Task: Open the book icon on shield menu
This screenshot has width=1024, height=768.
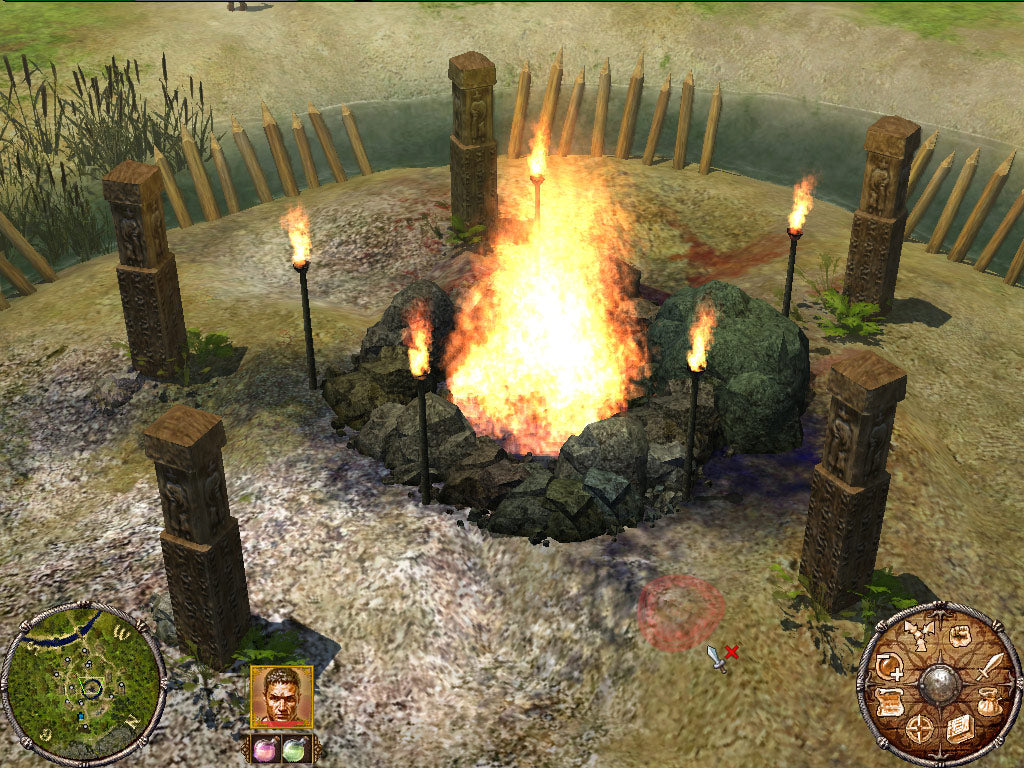Action: 960,729
